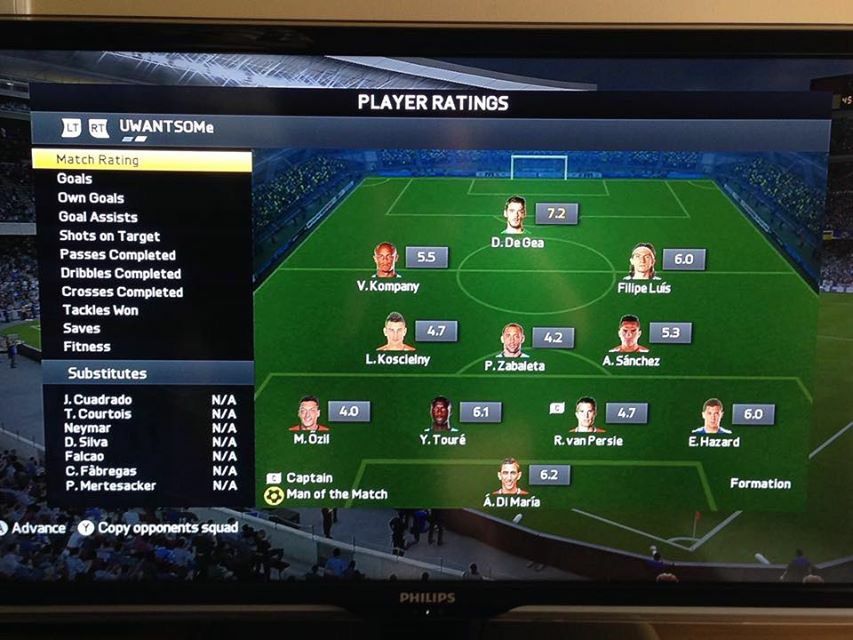Open the Own Goals stat view
This screenshot has width=853, height=640.
click(x=91, y=198)
